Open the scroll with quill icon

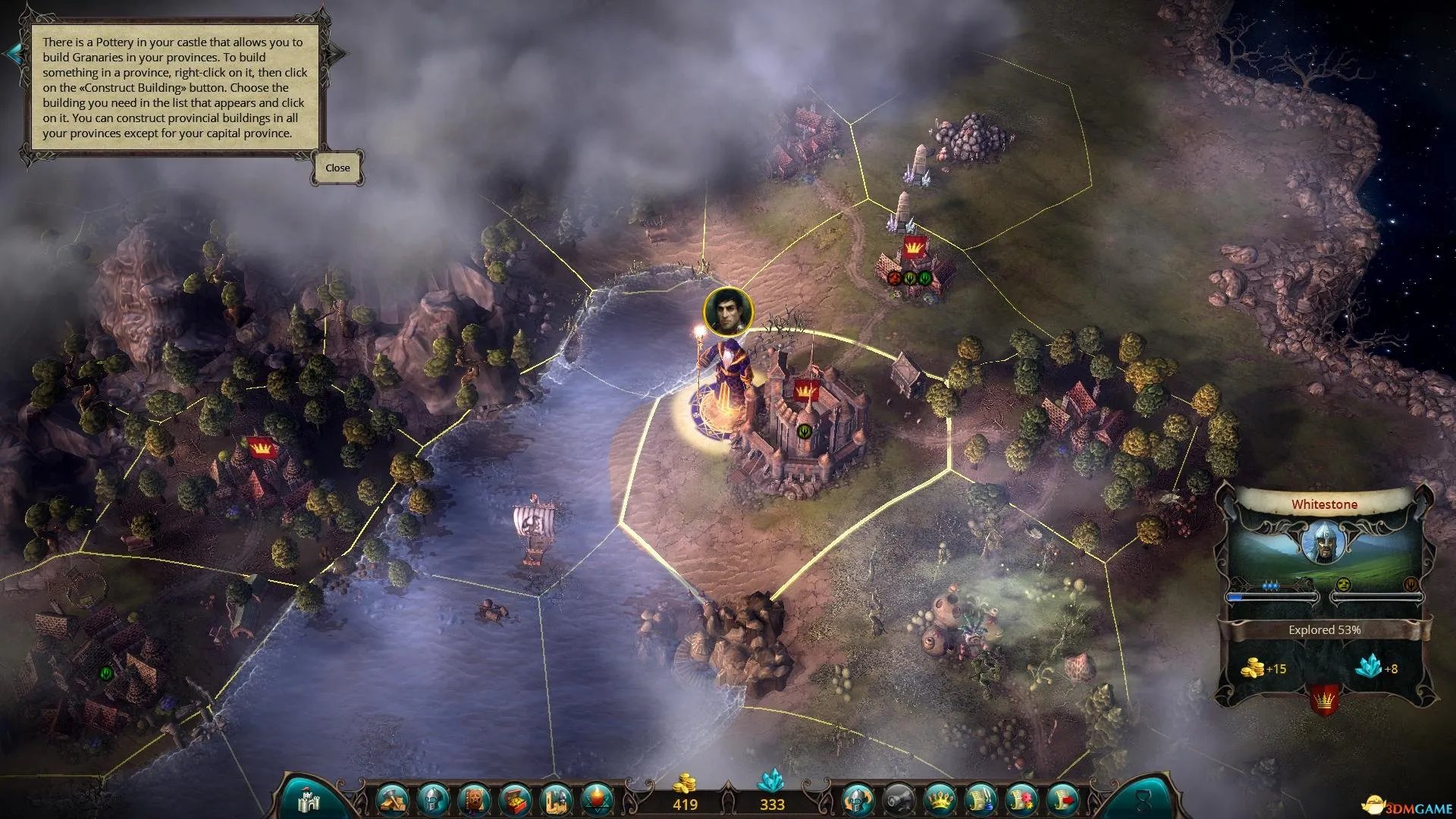point(980,799)
